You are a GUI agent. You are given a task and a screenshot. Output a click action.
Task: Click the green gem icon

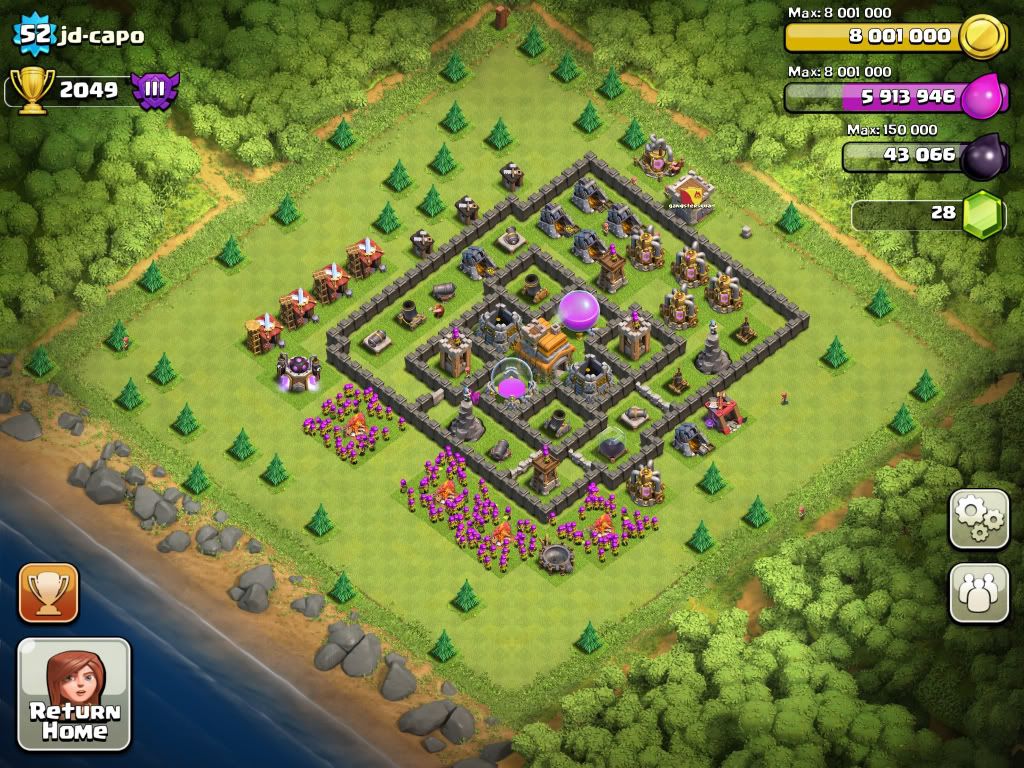(982, 214)
